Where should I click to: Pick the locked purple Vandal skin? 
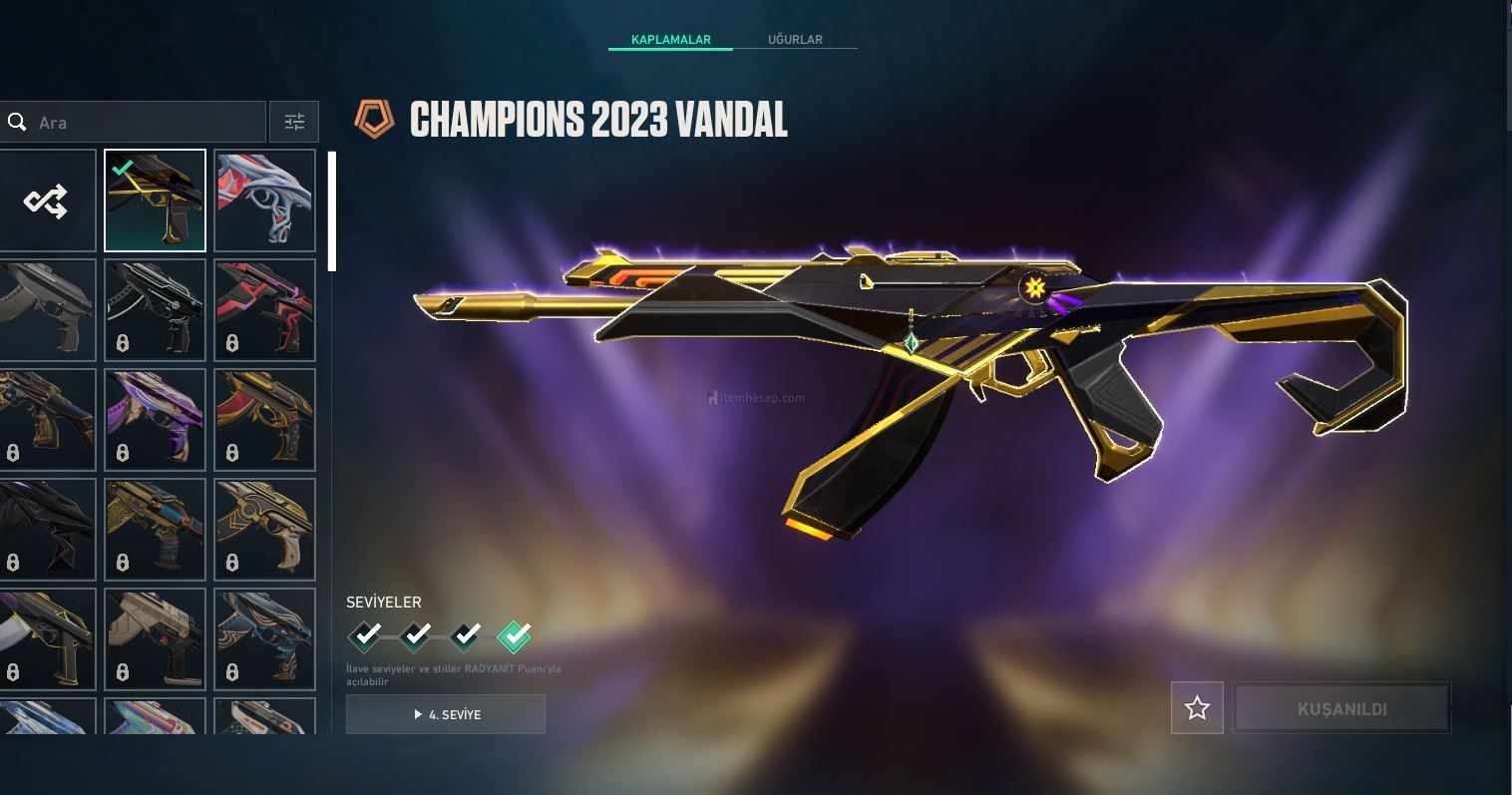(x=155, y=420)
